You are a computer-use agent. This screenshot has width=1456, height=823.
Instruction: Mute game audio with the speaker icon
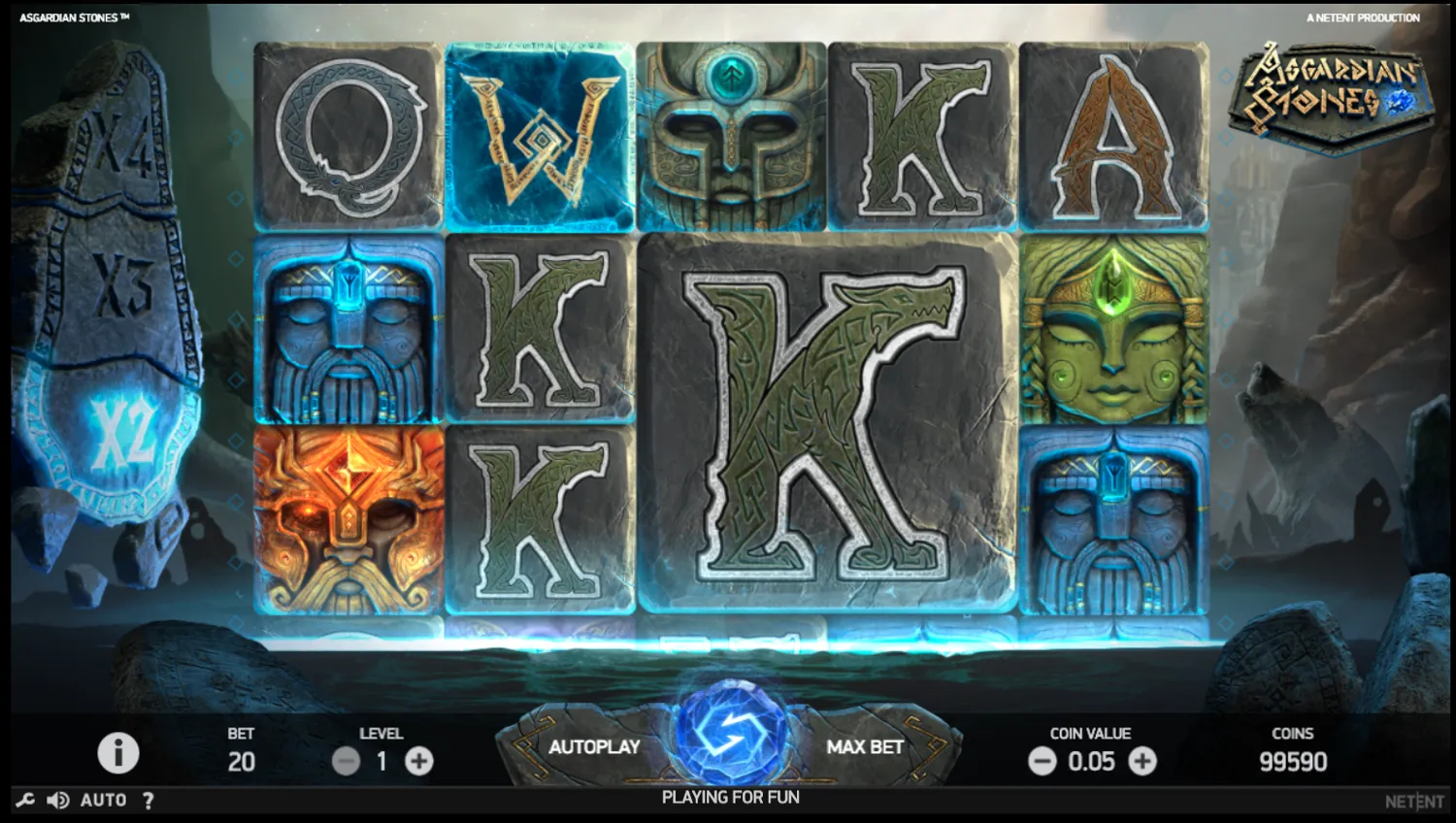pos(58,799)
